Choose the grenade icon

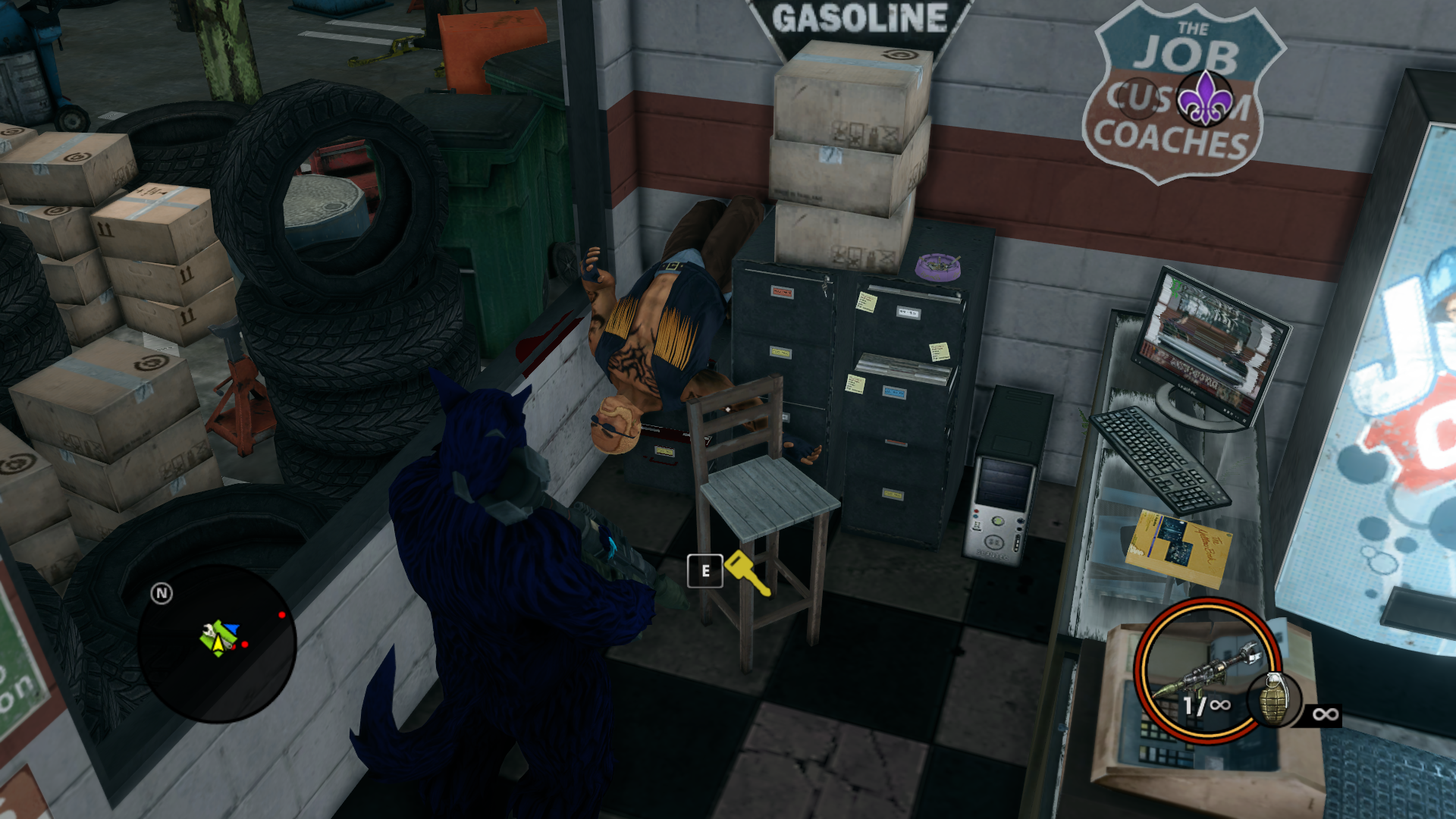pyautogui.click(x=1274, y=700)
